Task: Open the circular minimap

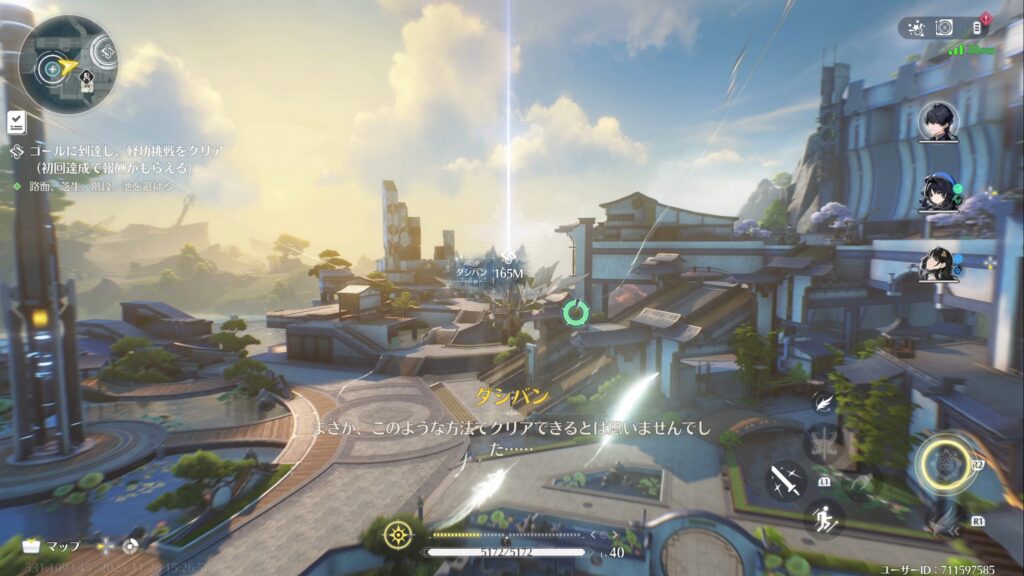Action: 67,64
